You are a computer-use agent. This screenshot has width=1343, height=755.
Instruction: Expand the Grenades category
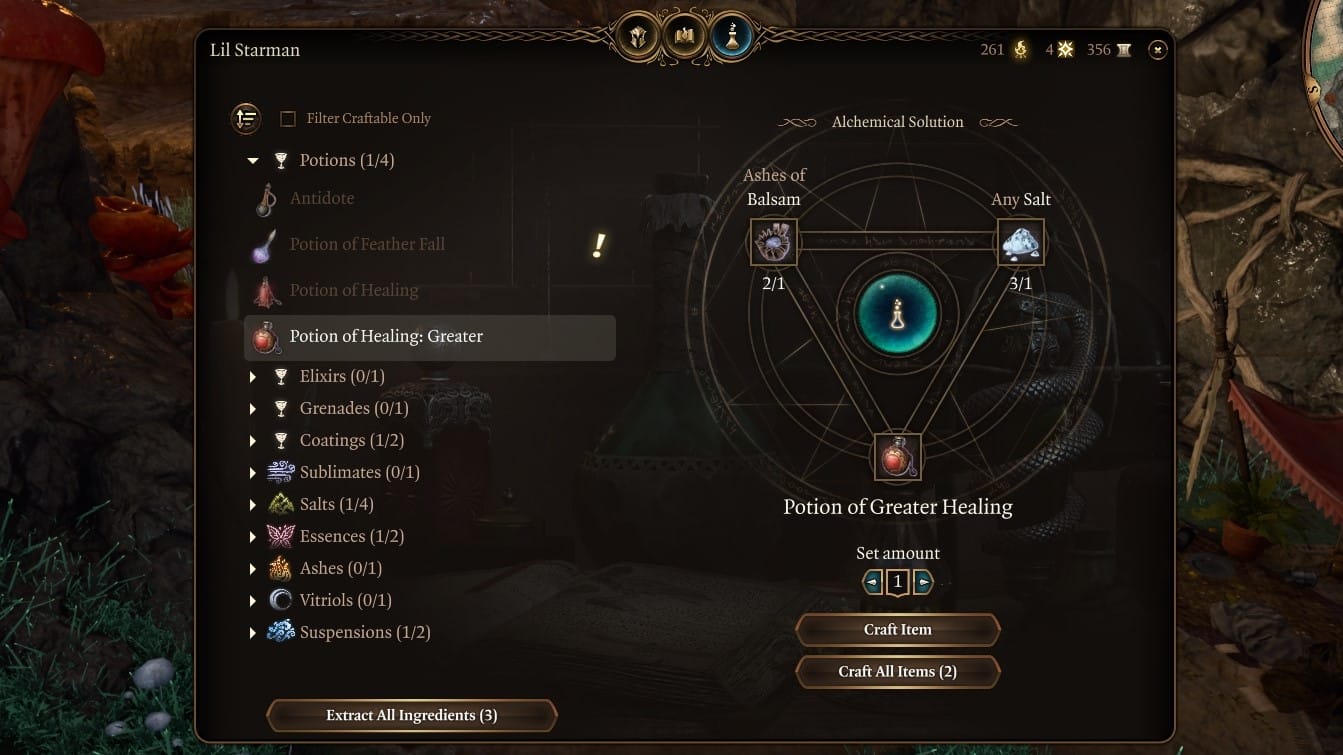point(252,407)
